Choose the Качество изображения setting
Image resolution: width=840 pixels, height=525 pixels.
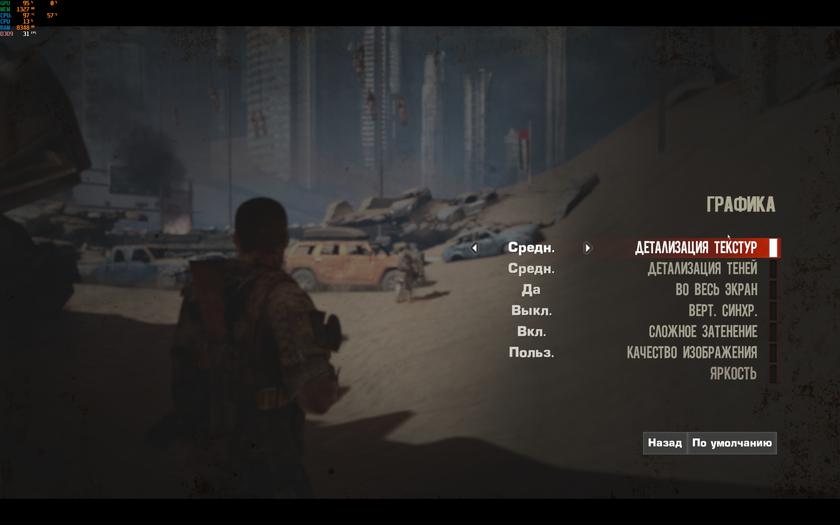(692, 353)
